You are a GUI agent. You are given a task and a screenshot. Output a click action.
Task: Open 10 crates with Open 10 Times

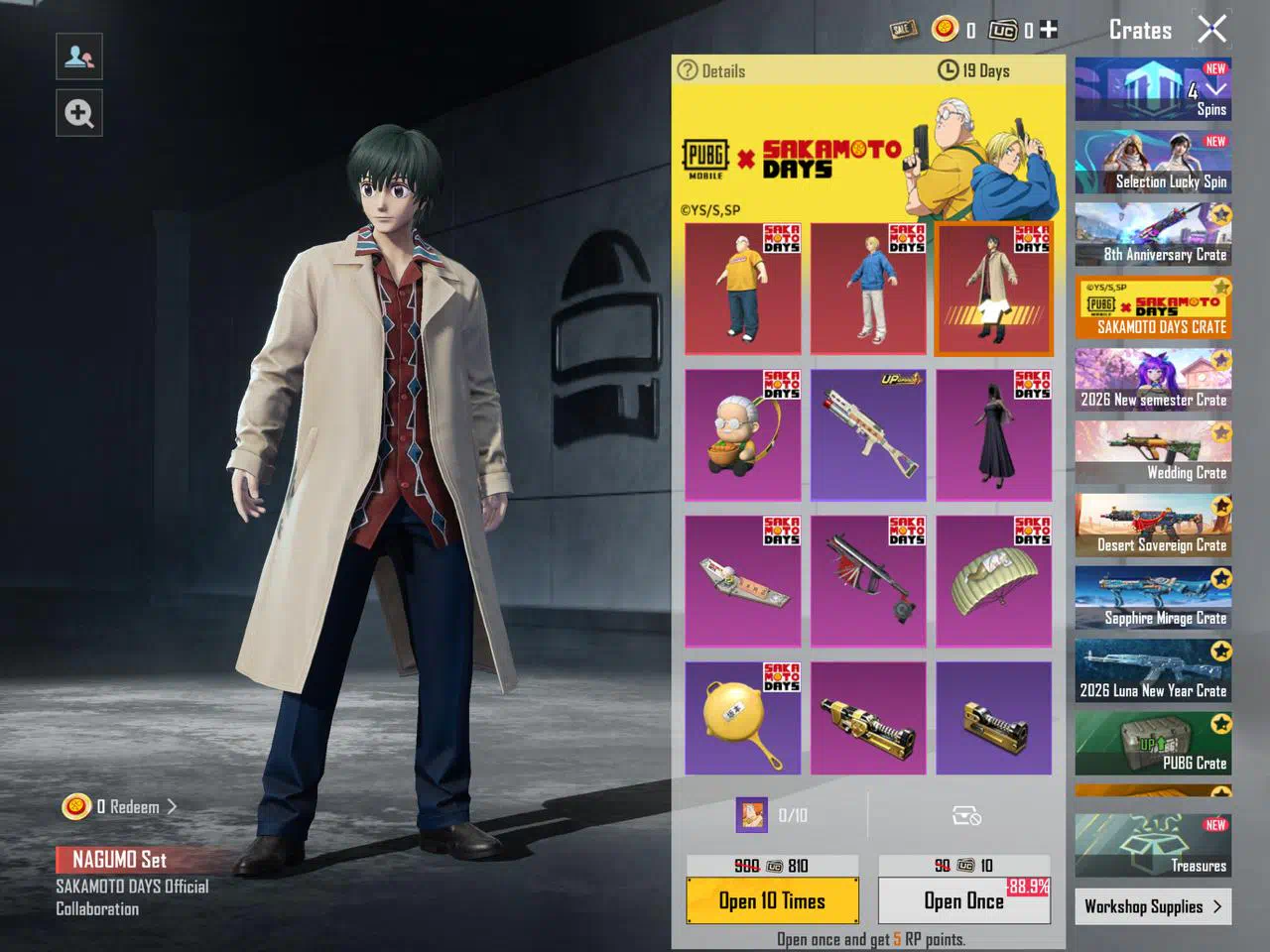[x=772, y=900]
